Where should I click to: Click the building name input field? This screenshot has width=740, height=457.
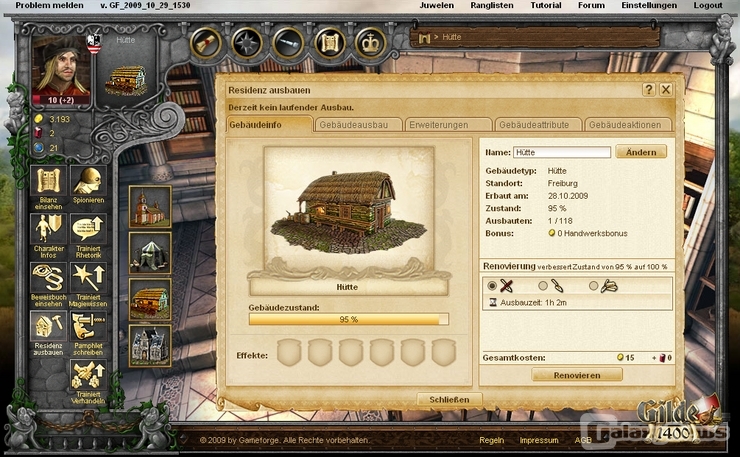561,153
